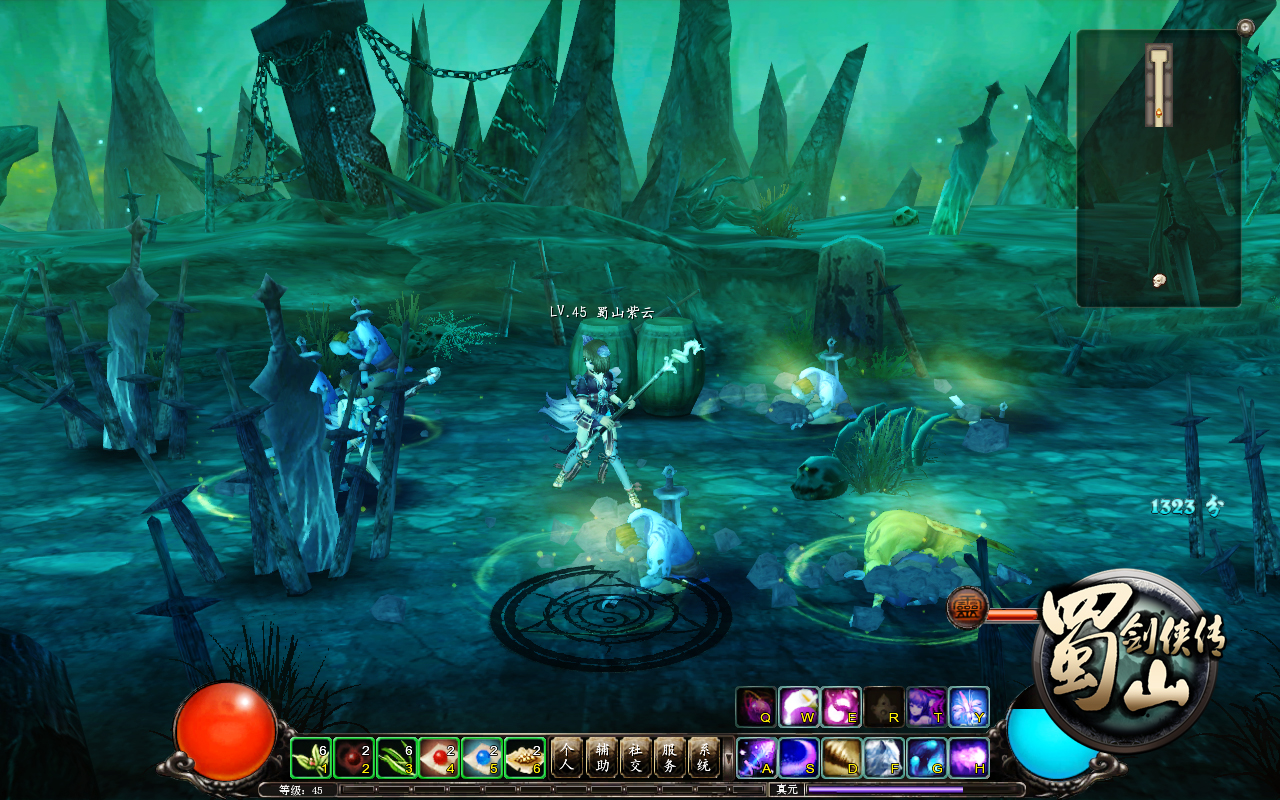This screenshot has width=1280, height=800.
Task: Use the green herb in slot 1
Action: [x=311, y=758]
